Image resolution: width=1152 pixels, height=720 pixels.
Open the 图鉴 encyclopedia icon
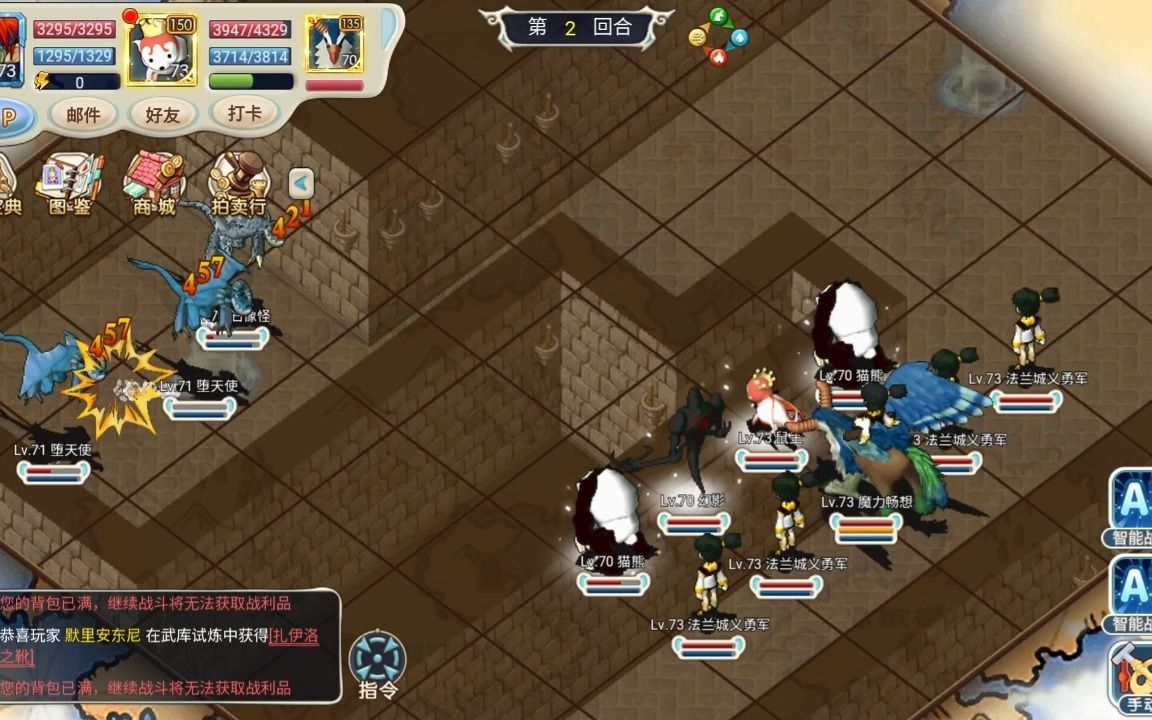pos(69,185)
